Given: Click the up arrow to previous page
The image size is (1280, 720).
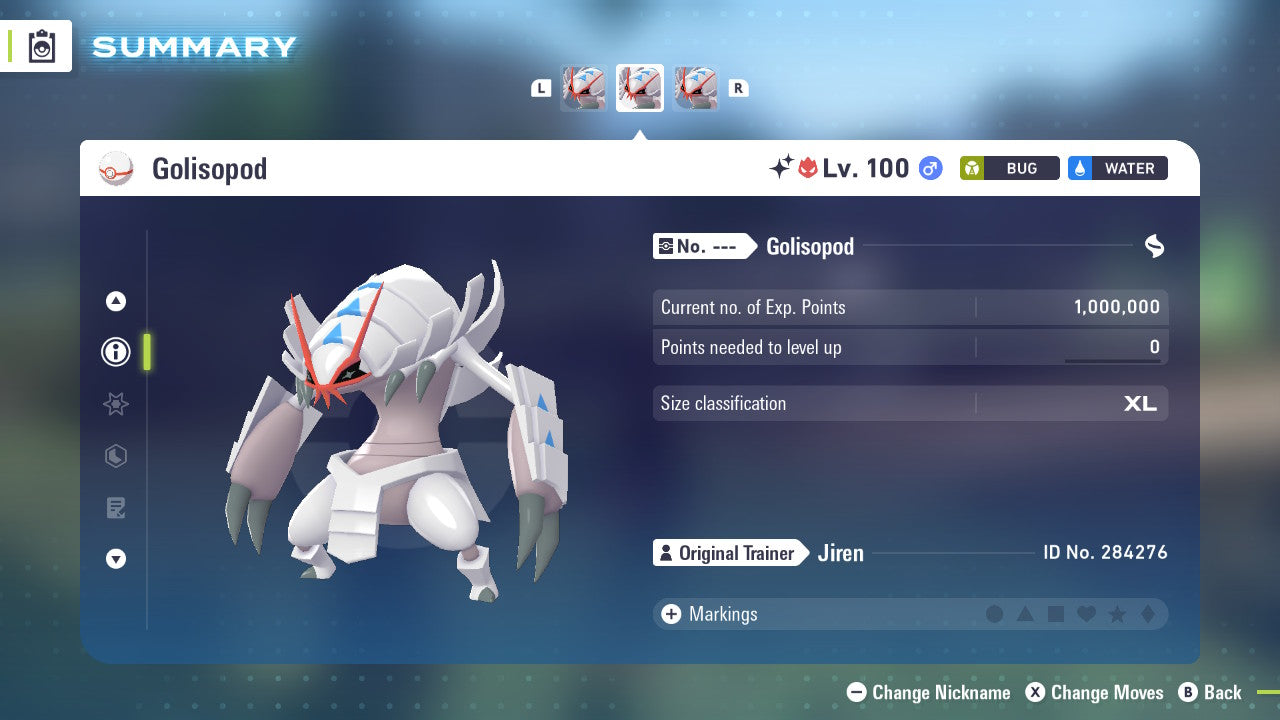Looking at the screenshot, I should click(x=115, y=301).
